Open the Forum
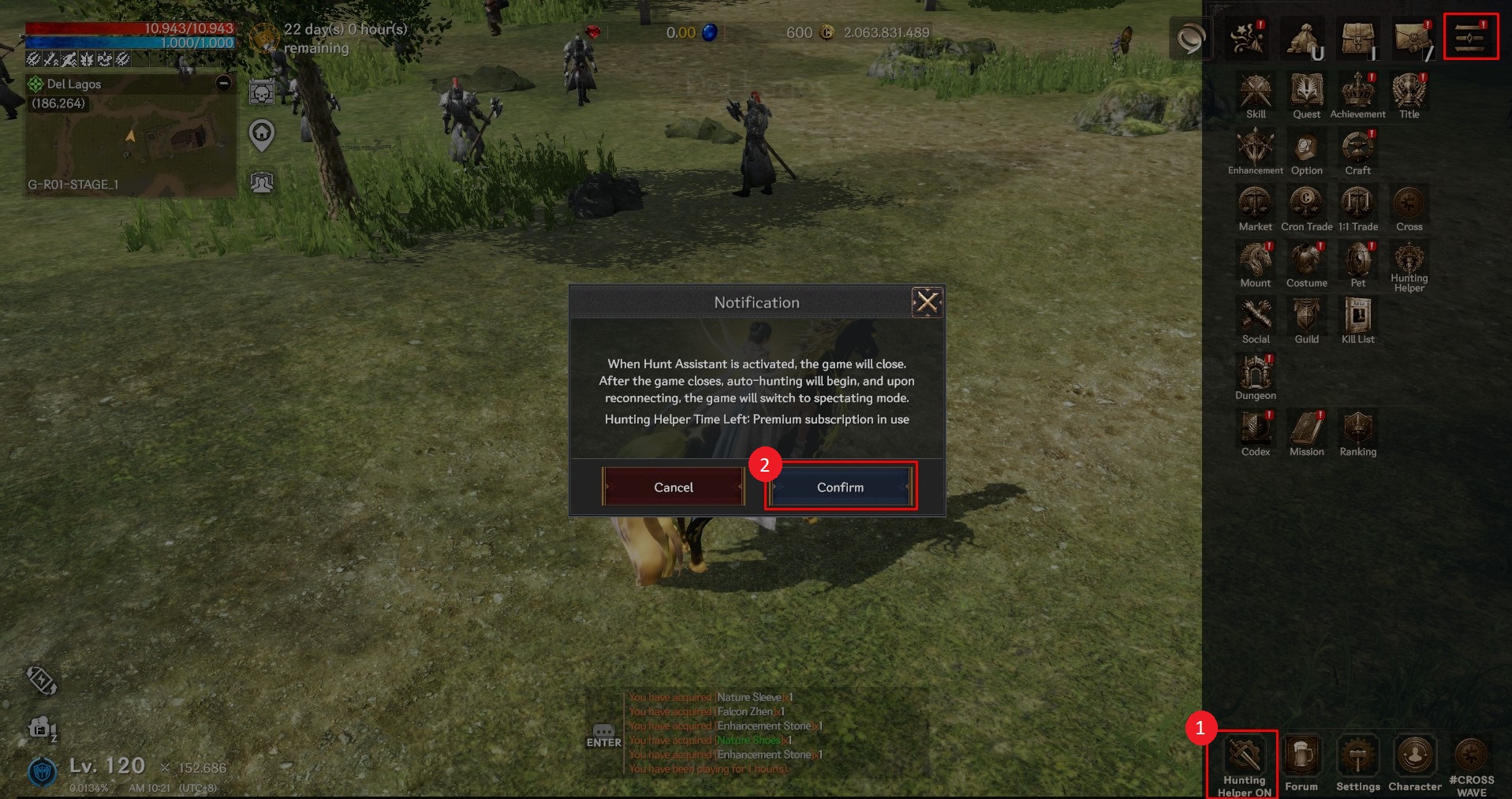This screenshot has width=1512, height=799. (x=1301, y=762)
